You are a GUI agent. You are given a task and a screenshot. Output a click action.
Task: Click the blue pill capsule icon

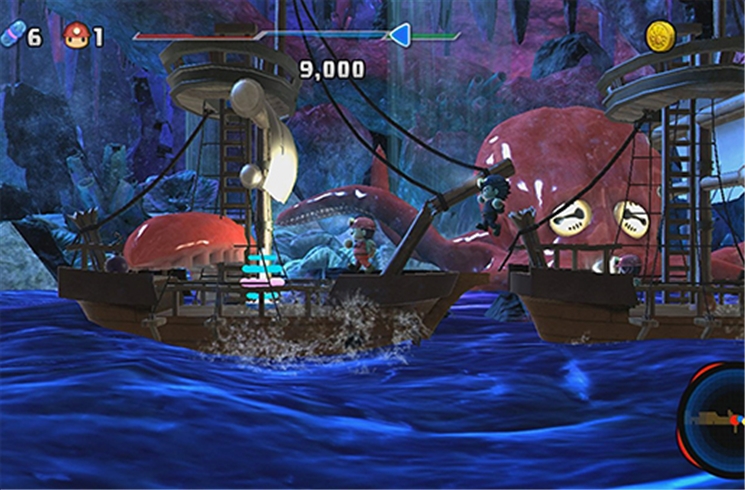(x=11, y=36)
